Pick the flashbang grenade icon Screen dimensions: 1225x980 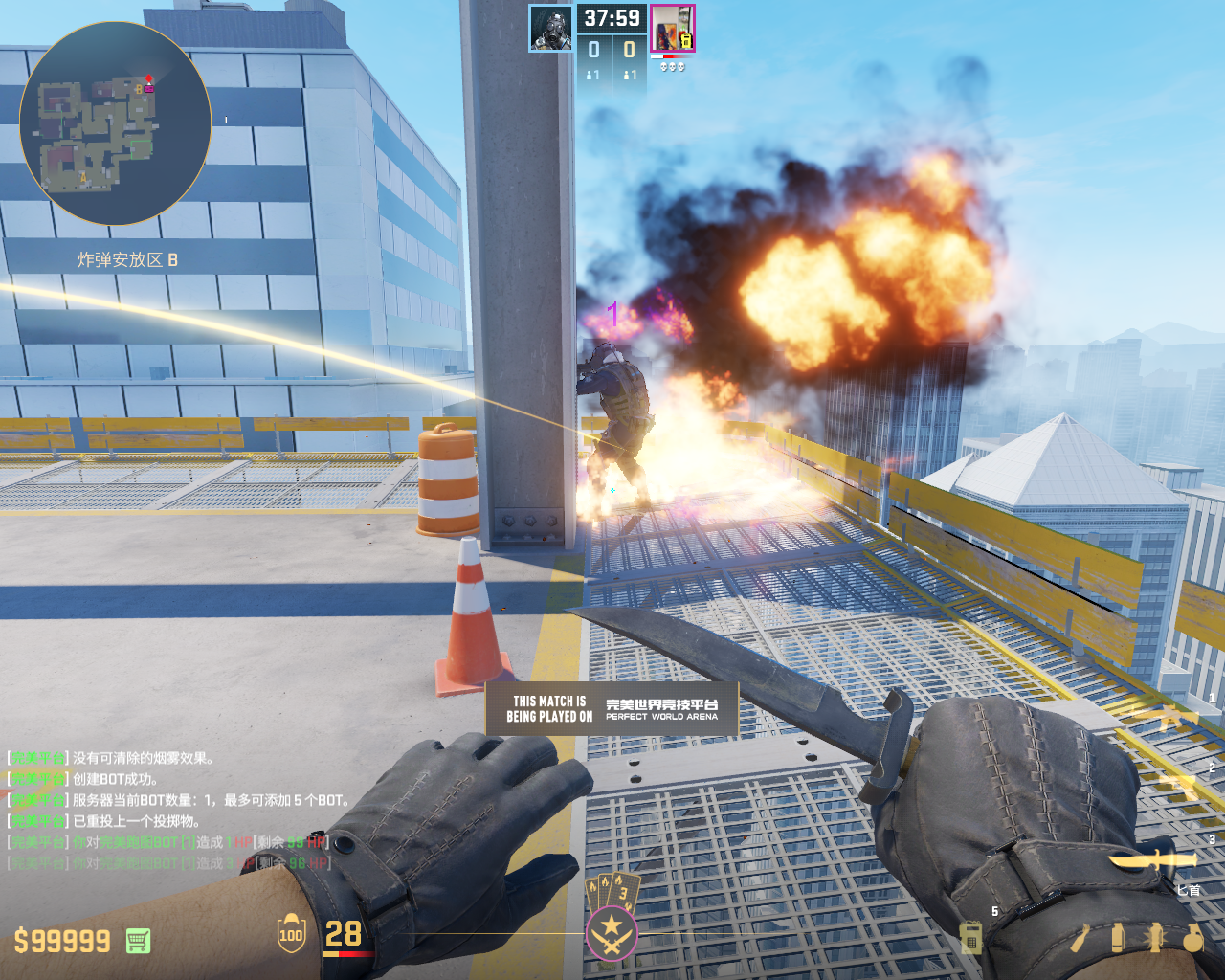tap(1154, 938)
